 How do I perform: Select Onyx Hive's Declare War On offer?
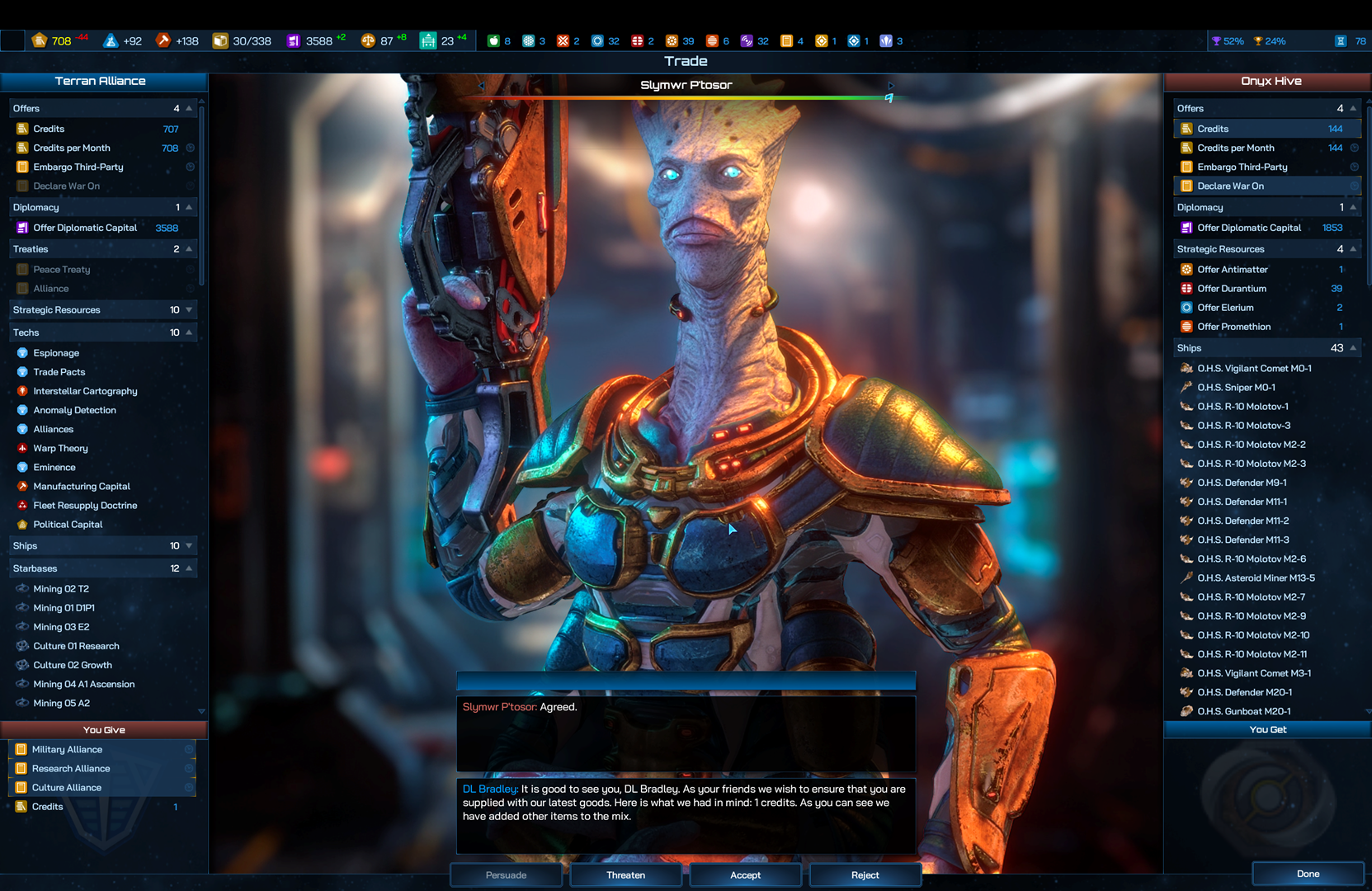click(x=1230, y=186)
